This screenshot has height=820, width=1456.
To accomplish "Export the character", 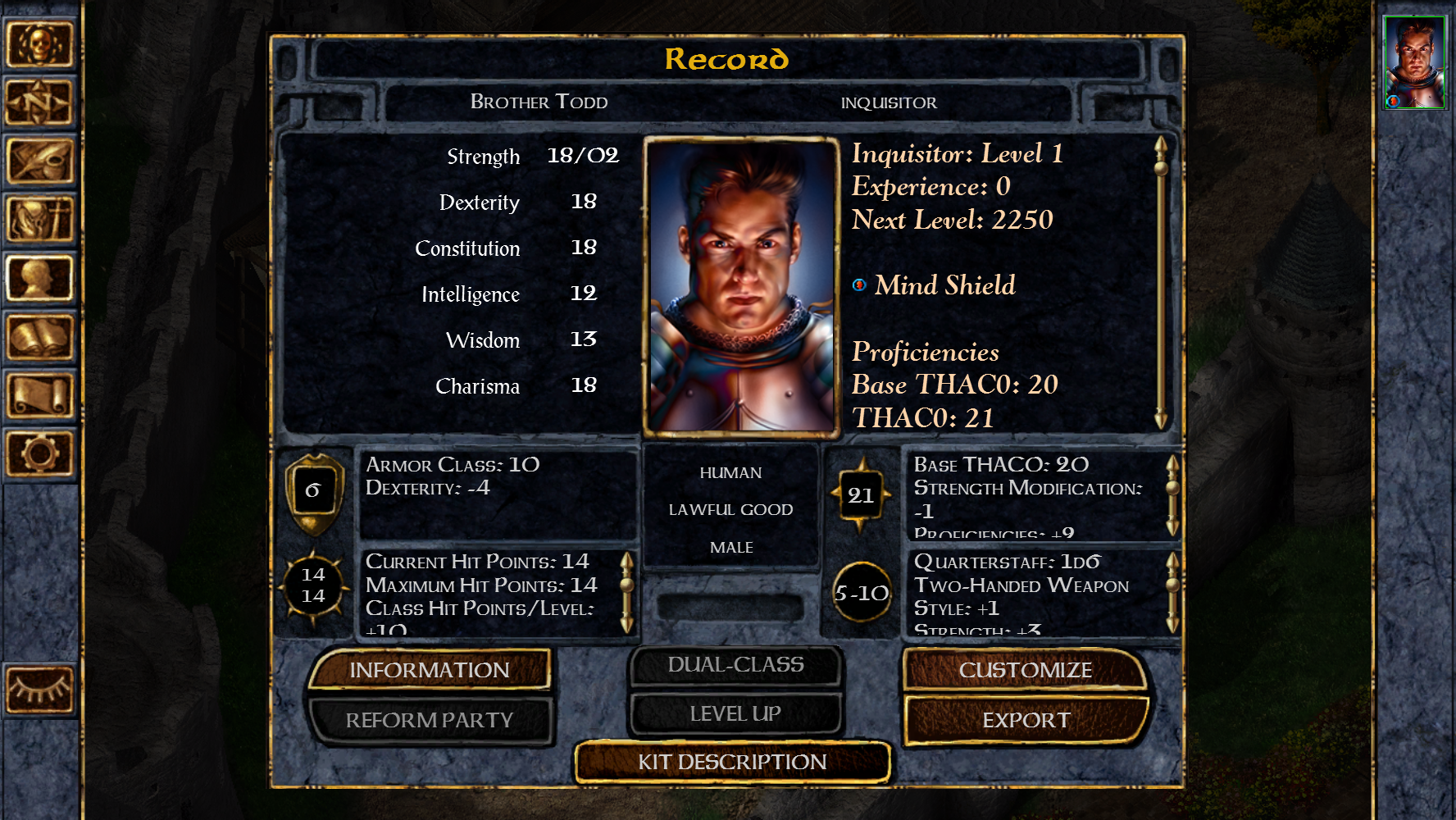I will [1026, 720].
